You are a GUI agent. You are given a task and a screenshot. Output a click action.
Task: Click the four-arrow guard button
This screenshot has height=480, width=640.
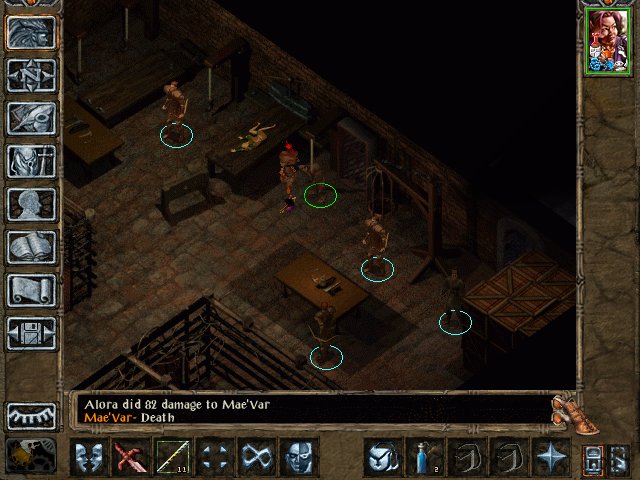point(214,458)
